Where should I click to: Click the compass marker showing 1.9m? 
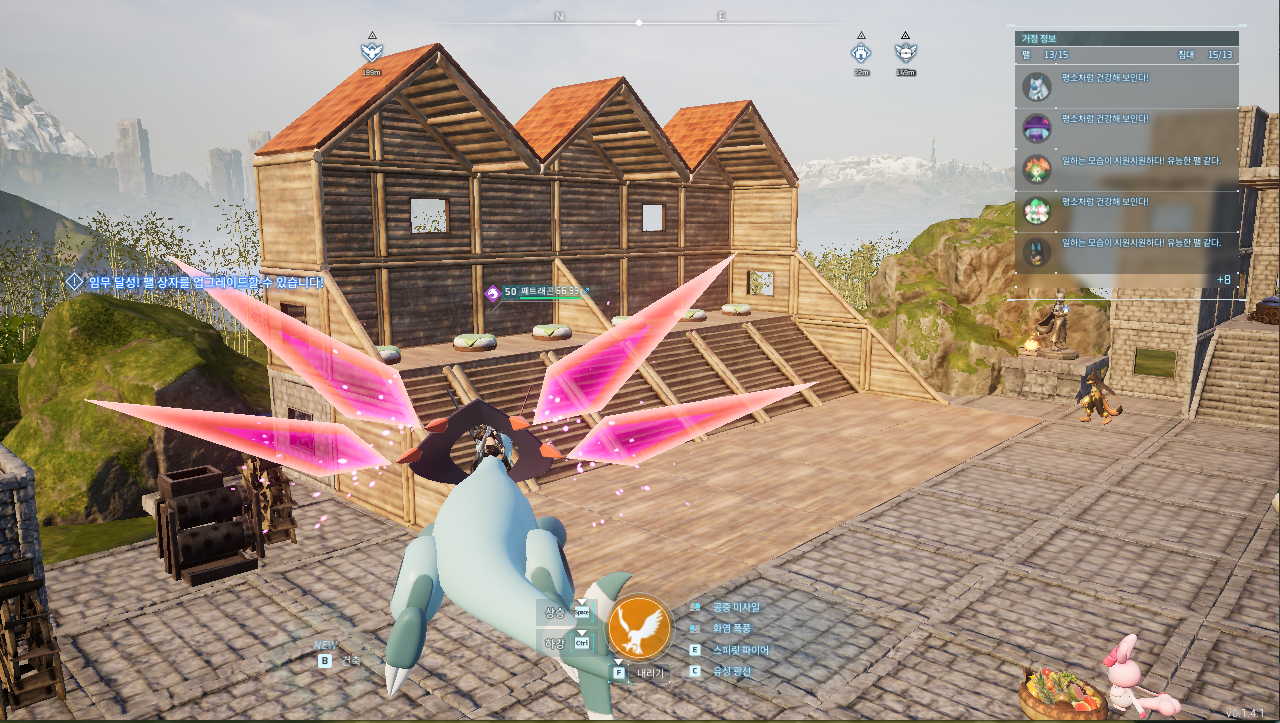click(x=906, y=52)
